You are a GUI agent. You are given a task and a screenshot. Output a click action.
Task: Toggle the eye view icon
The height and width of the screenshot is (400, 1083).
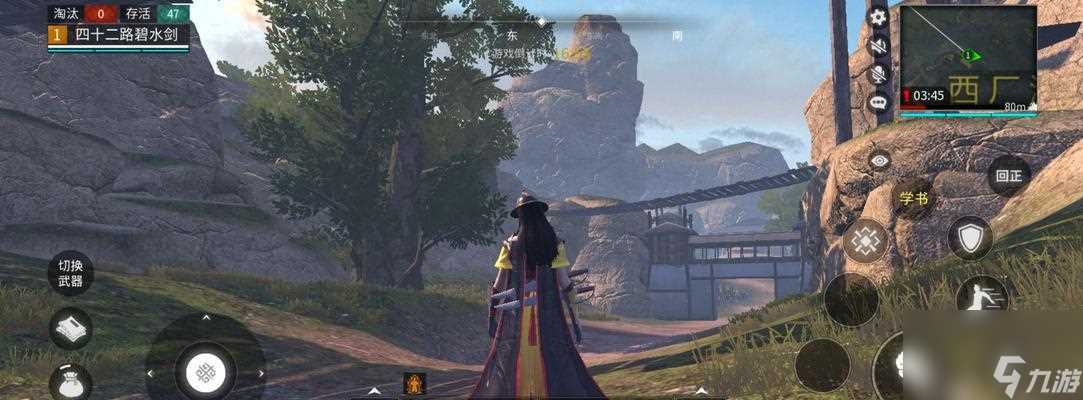879,160
